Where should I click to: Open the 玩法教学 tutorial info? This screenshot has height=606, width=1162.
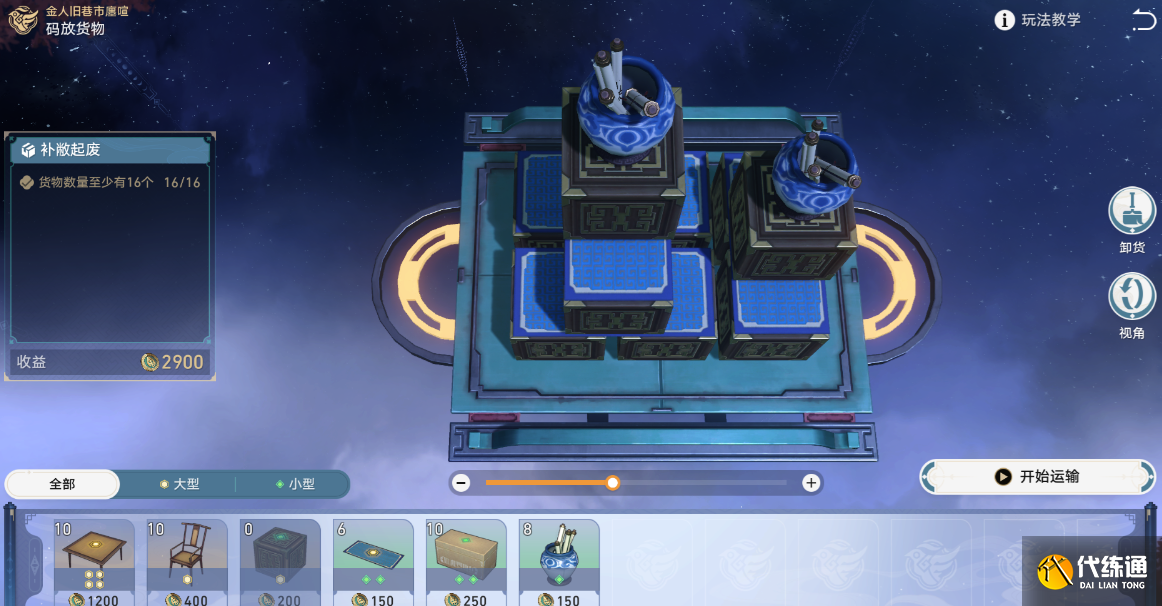(x=1039, y=20)
